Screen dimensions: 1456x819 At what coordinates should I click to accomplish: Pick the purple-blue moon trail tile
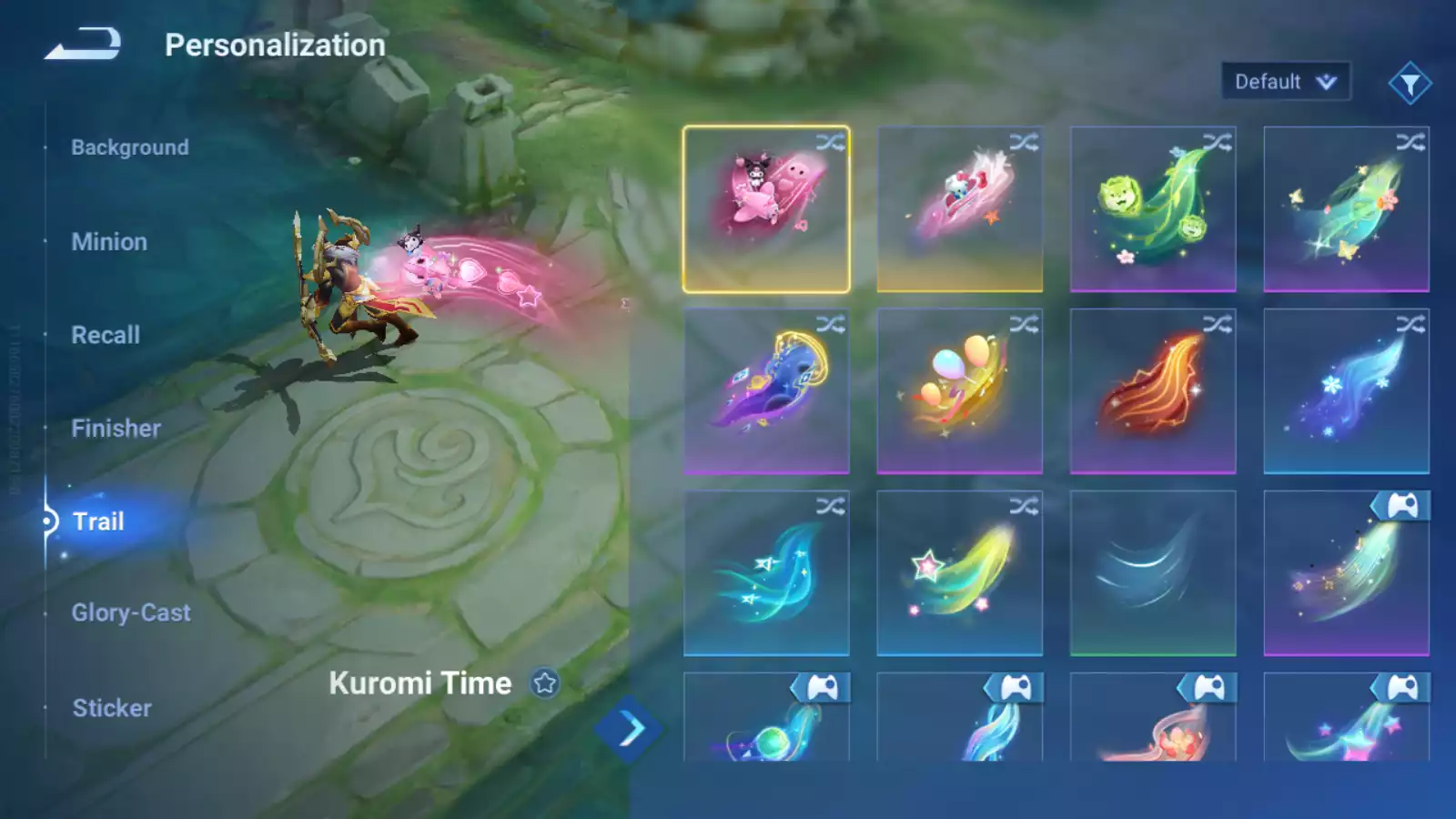coord(765,391)
